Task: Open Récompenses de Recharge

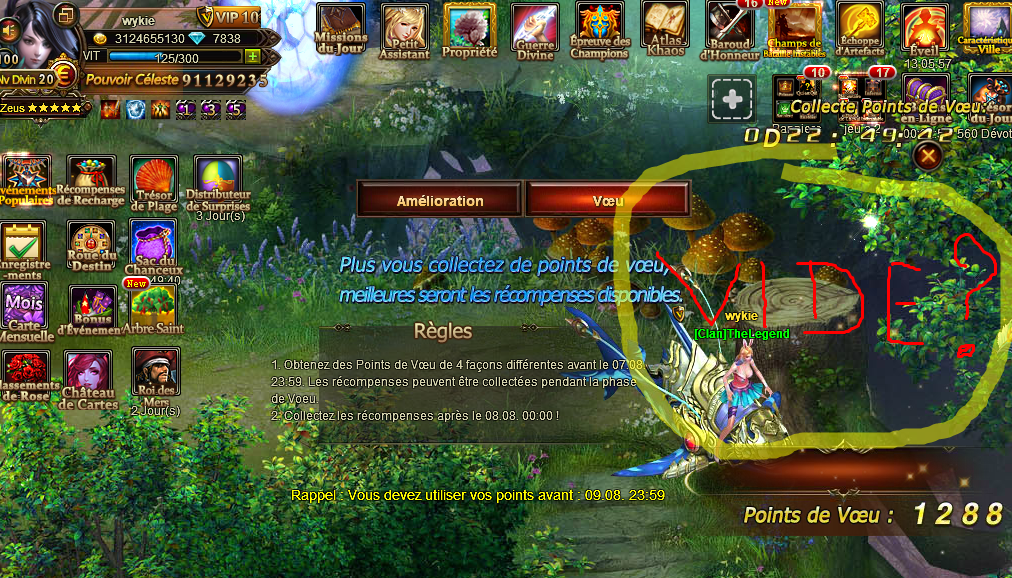Action: pos(91,180)
